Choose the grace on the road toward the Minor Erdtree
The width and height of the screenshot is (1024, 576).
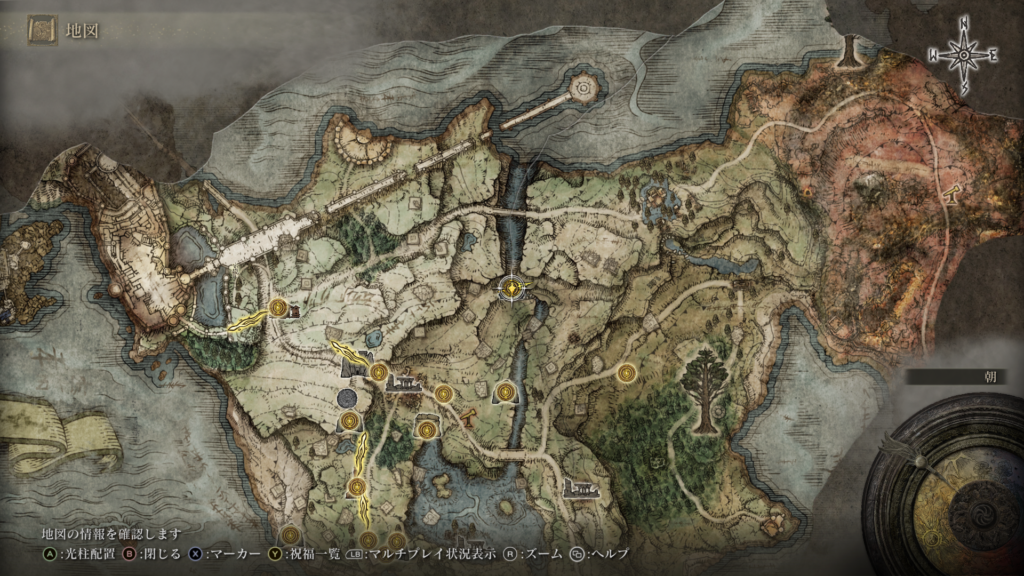pos(627,373)
